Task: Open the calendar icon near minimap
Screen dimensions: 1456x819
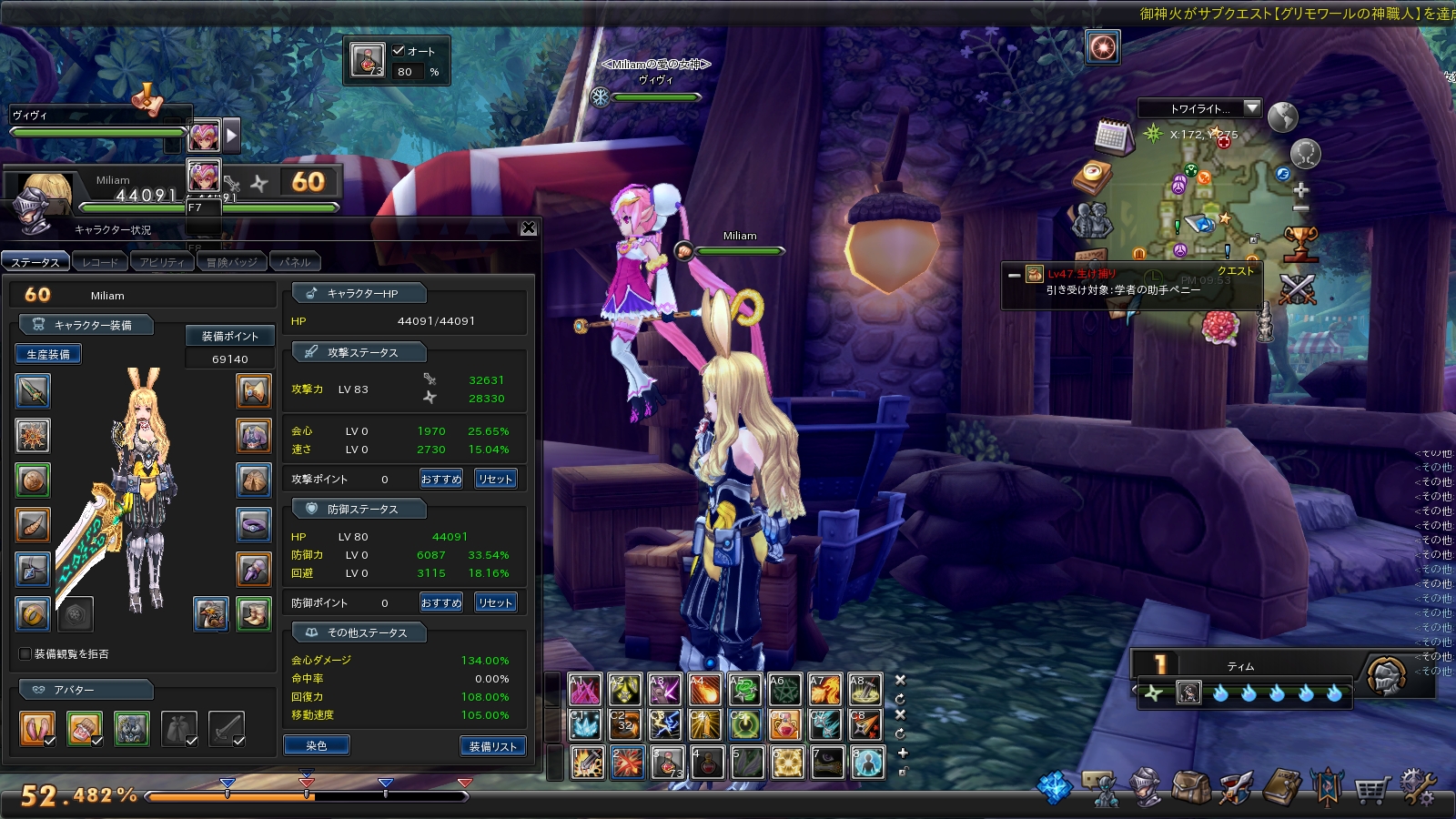Action: point(1113,137)
